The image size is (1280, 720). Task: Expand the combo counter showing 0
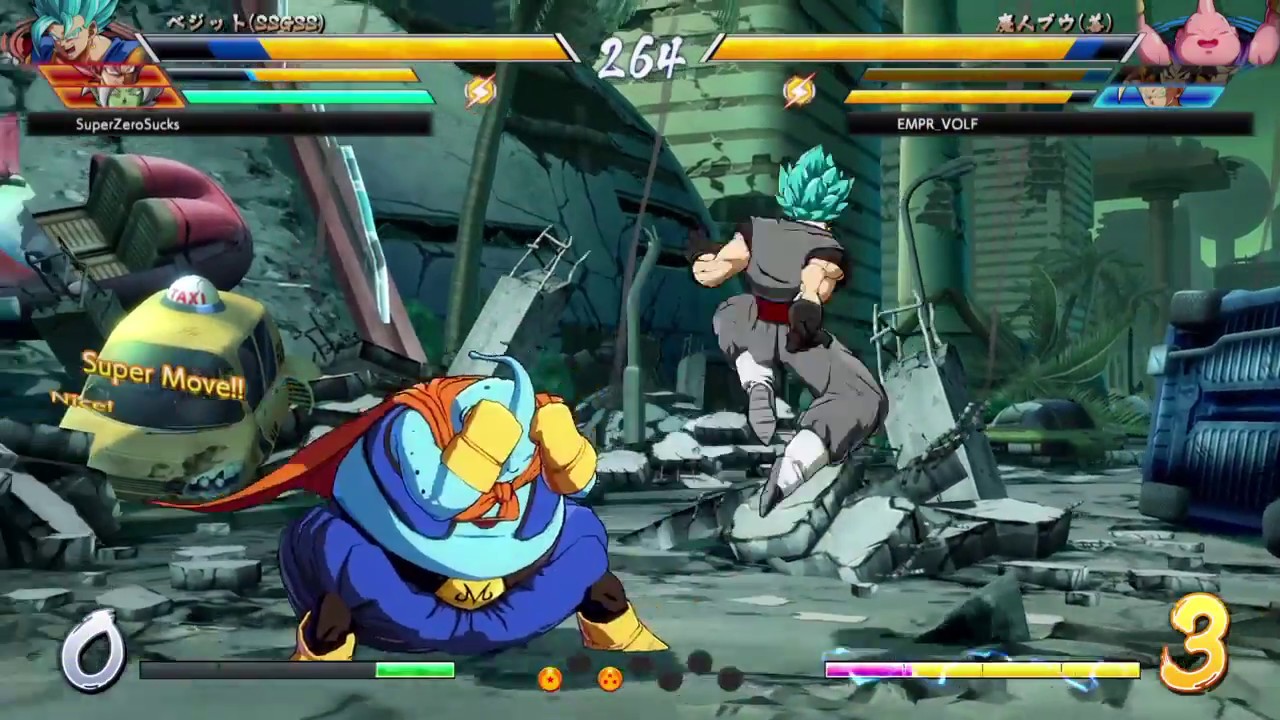(93, 650)
